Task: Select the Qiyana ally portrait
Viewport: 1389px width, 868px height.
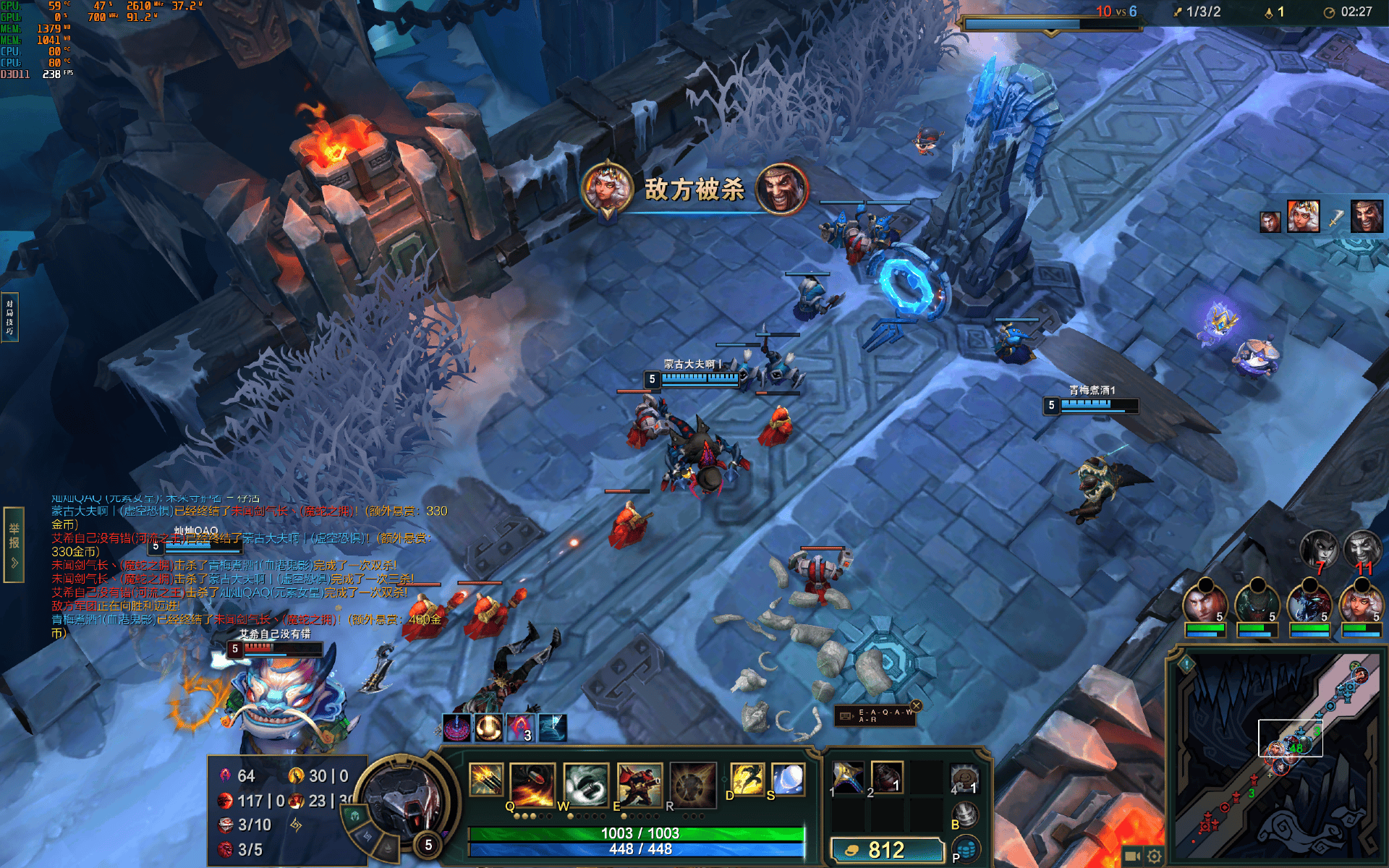Action: coord(1362,603)
